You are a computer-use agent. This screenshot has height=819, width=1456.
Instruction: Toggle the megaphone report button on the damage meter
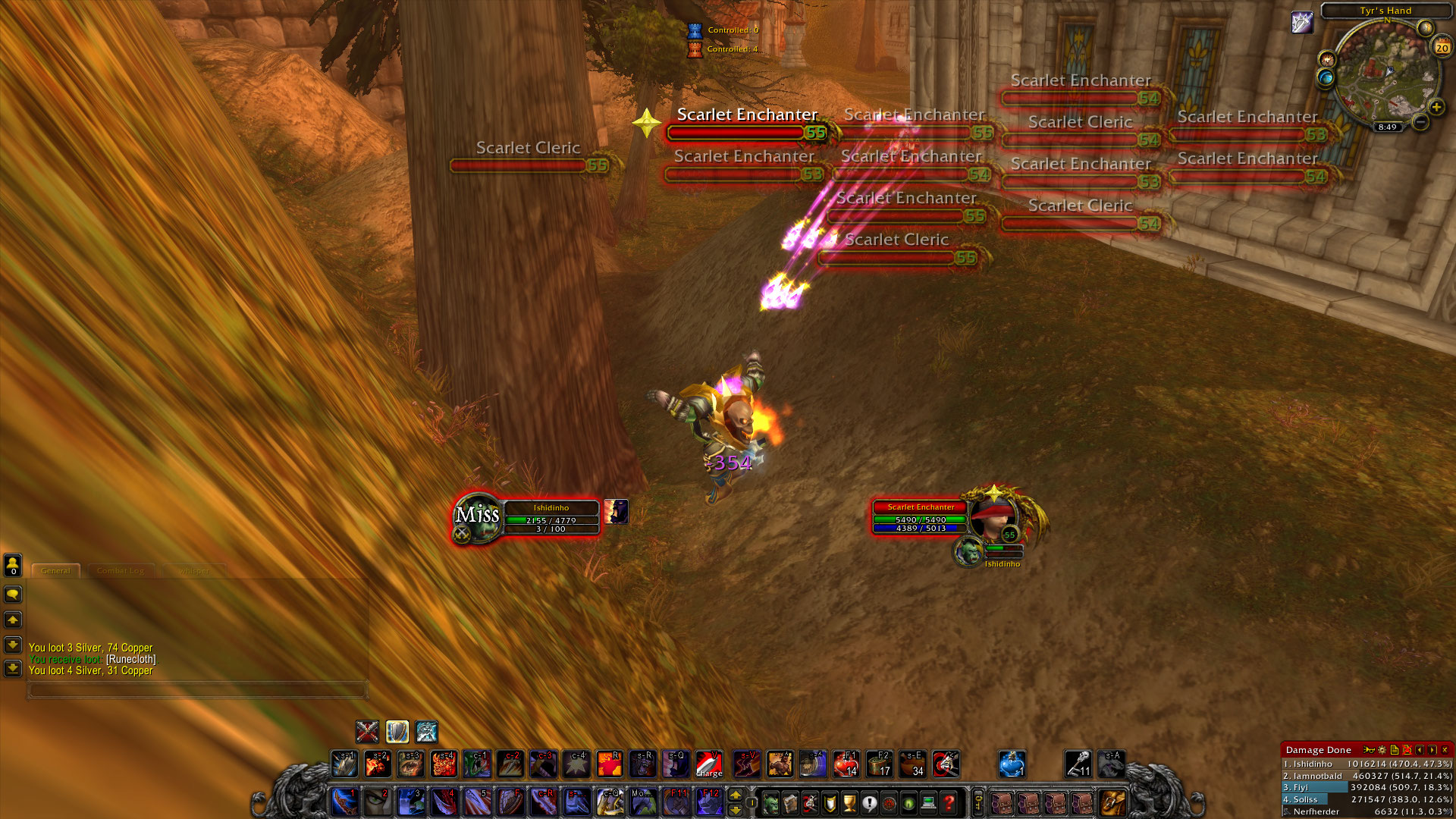click(x=1369, y=750)
